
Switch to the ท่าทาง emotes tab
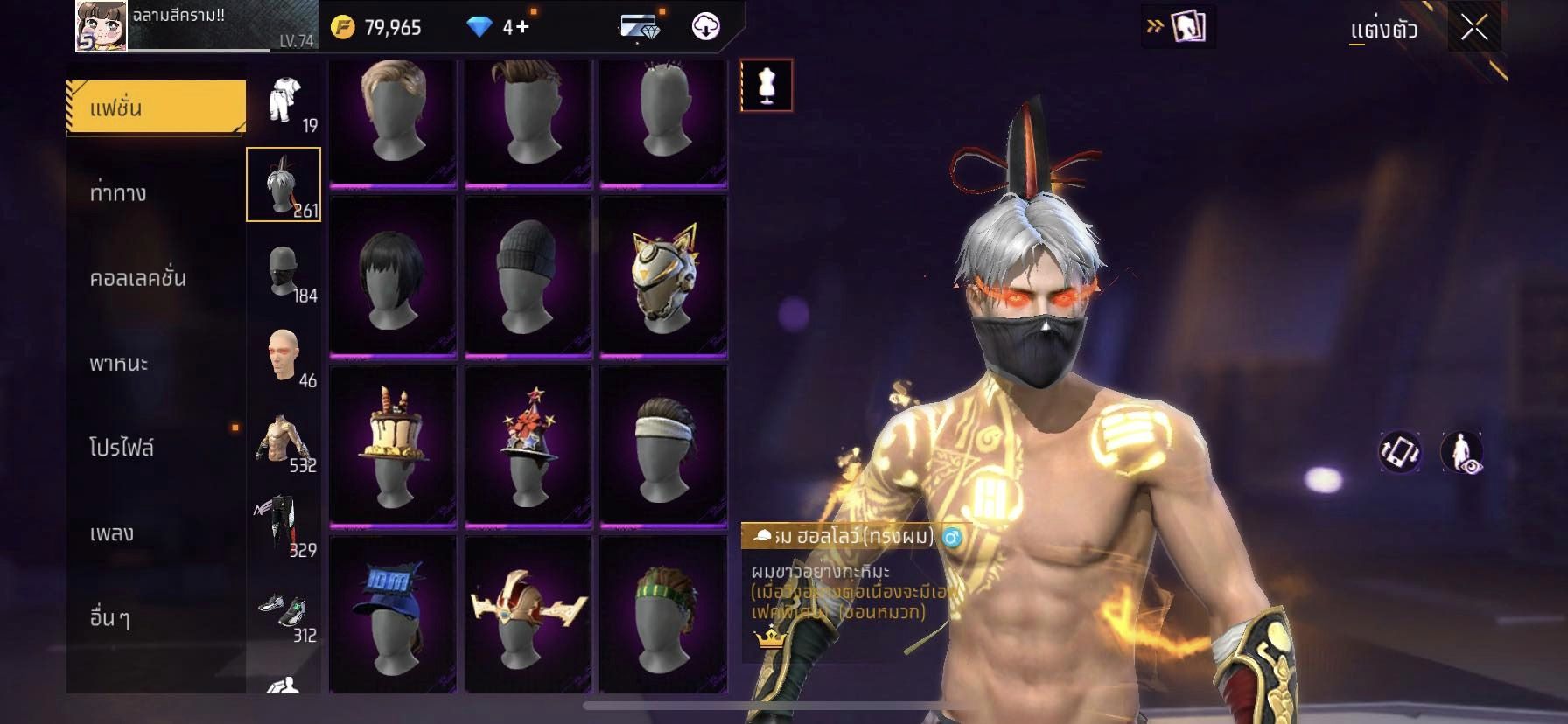coord(119,192)
